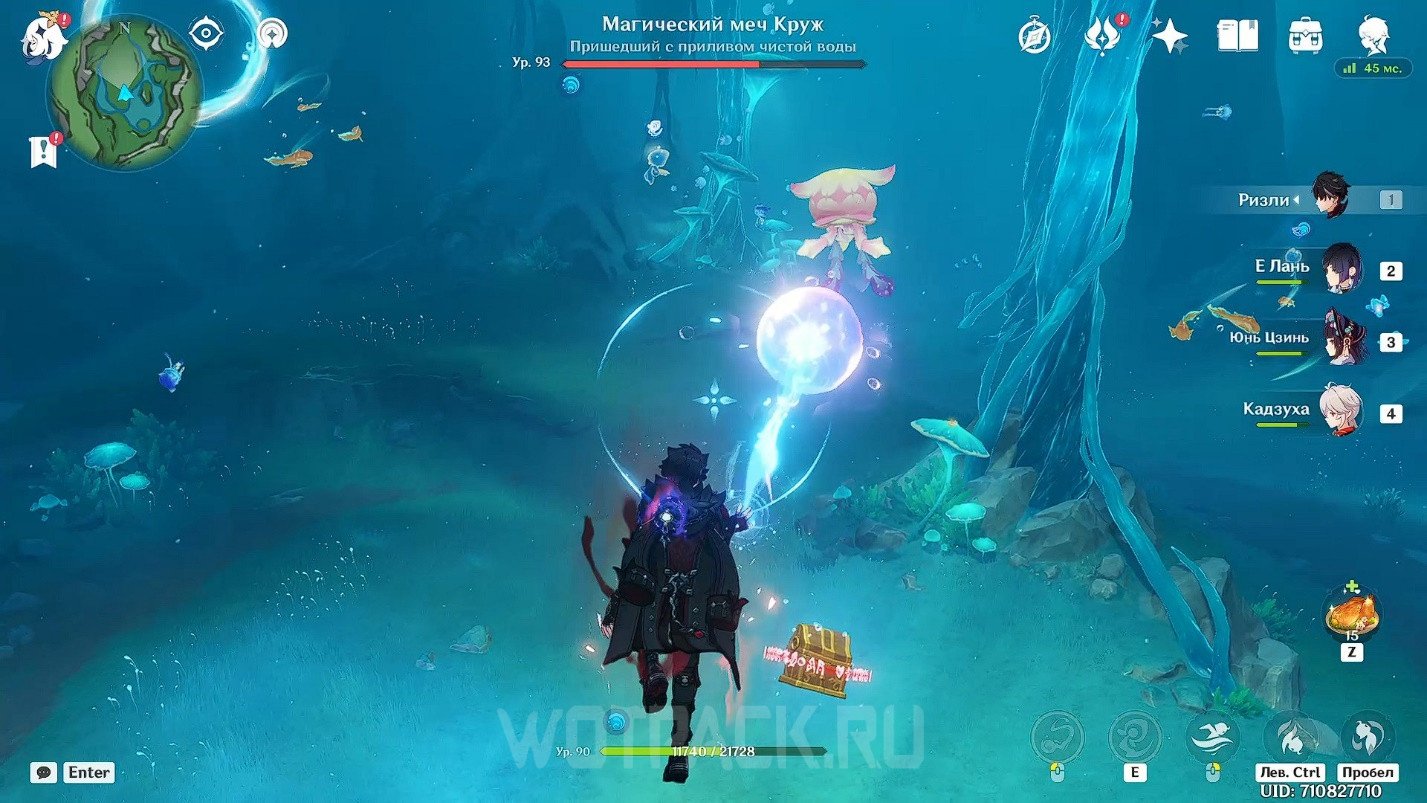Open the Wish four-pointed star icon
The image size is (1427, 803).
coord(1169,36)
